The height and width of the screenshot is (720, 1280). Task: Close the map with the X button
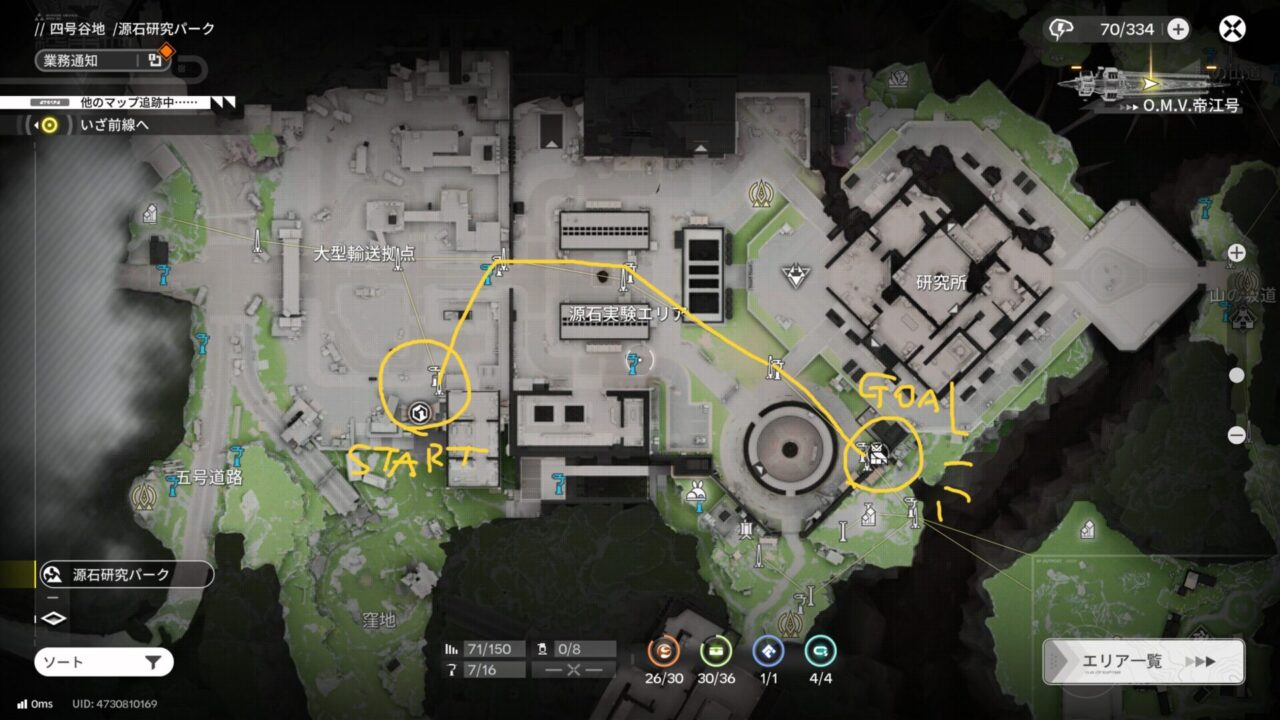1232,29
